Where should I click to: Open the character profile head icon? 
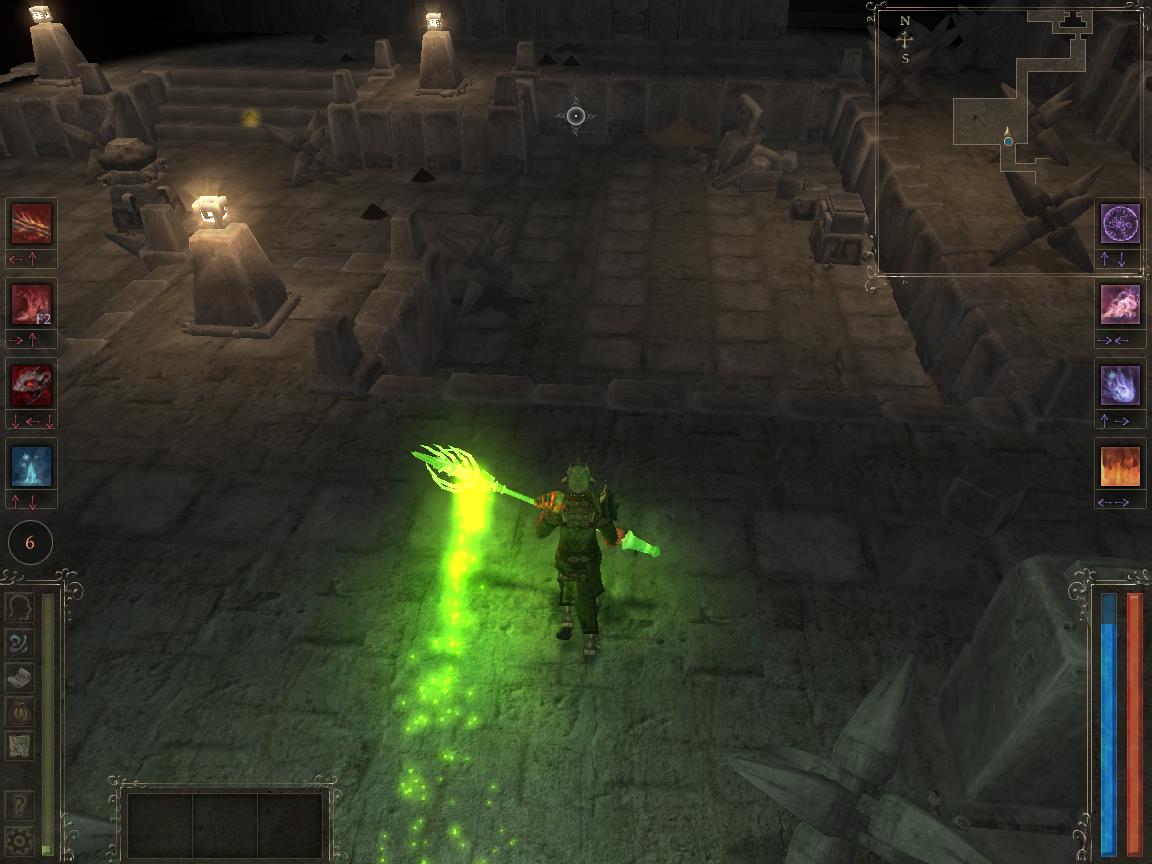click(20, 607)
